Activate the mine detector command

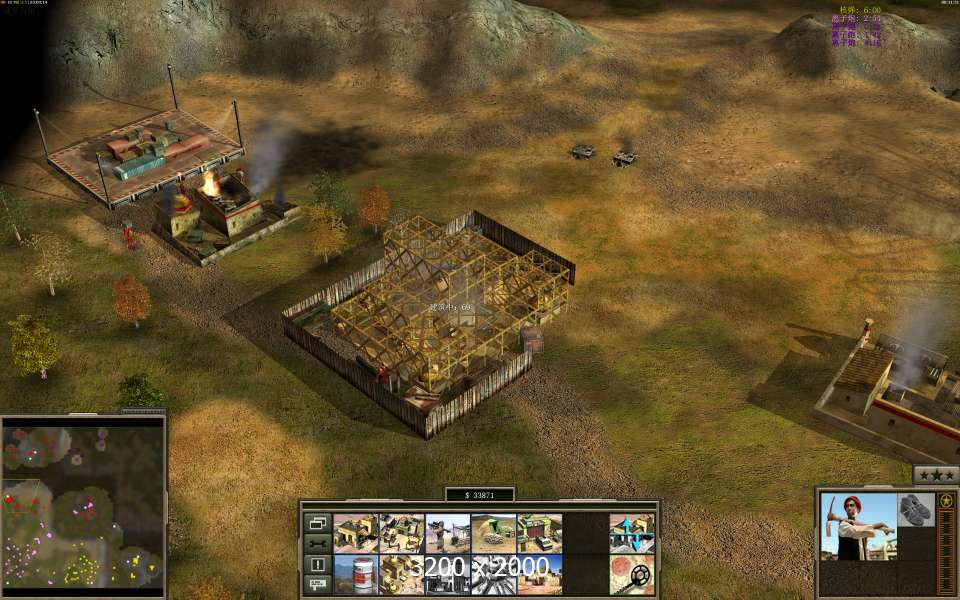click(x=631, y=574)
